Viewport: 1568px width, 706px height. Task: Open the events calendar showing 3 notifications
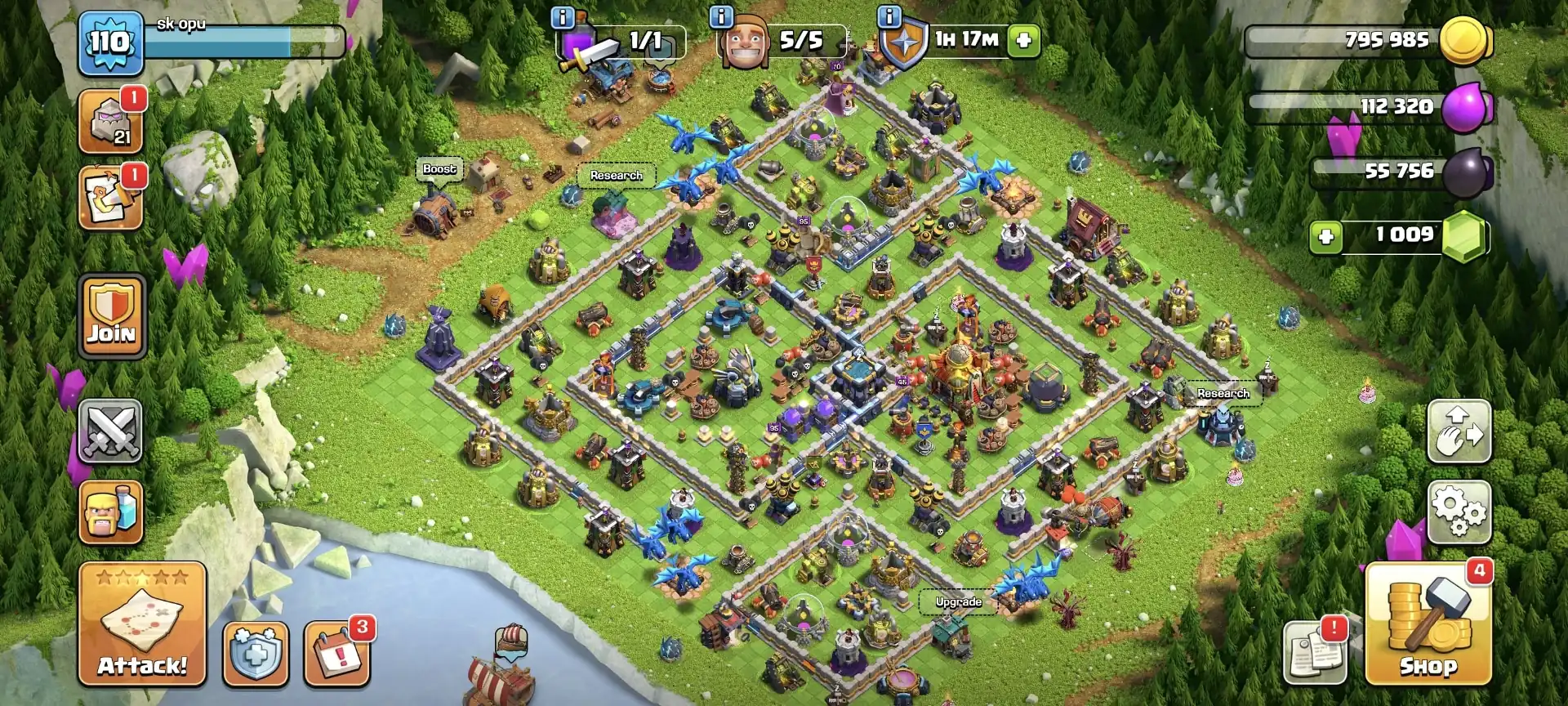(x=335, y=654)
